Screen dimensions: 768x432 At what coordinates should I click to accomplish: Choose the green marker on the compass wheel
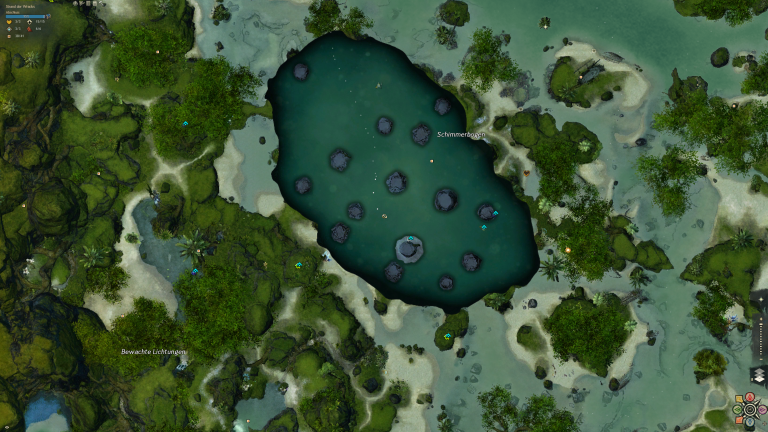738,410
